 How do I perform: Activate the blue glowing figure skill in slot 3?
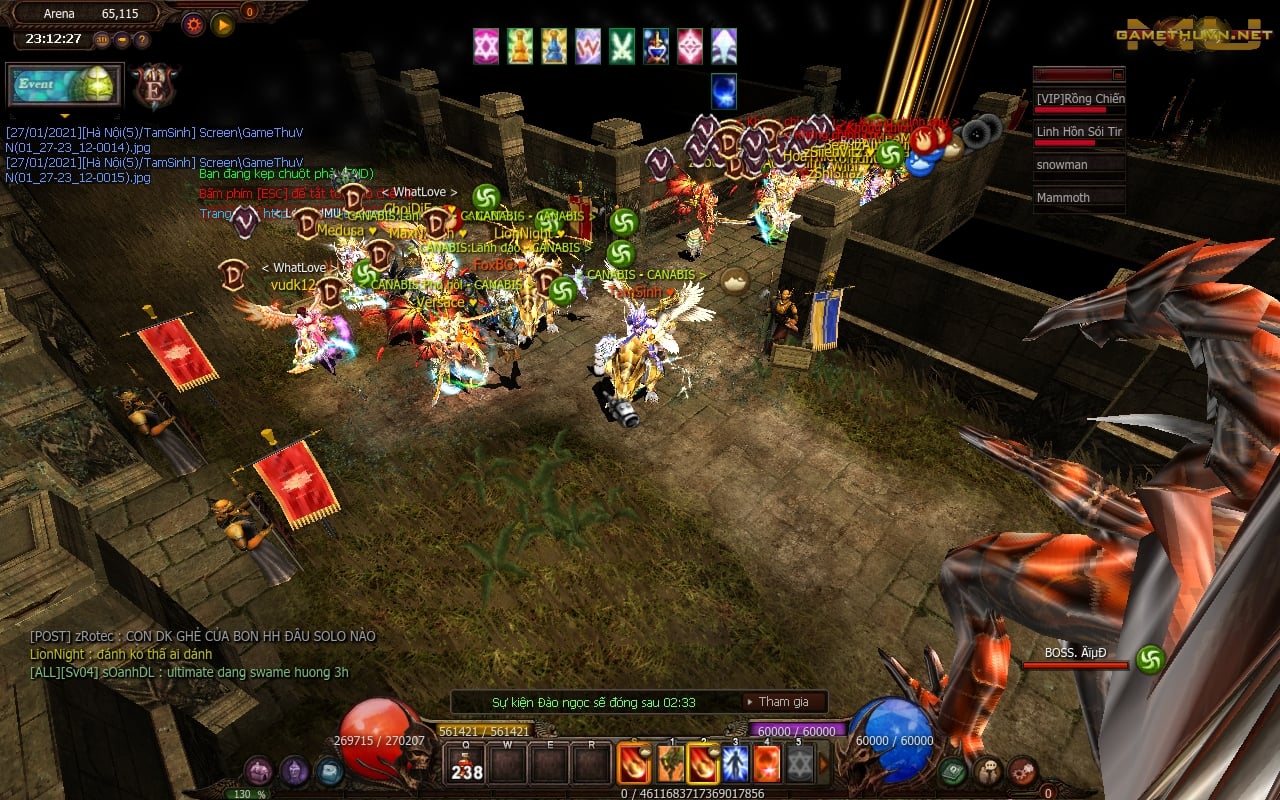(x=735, y=763)
